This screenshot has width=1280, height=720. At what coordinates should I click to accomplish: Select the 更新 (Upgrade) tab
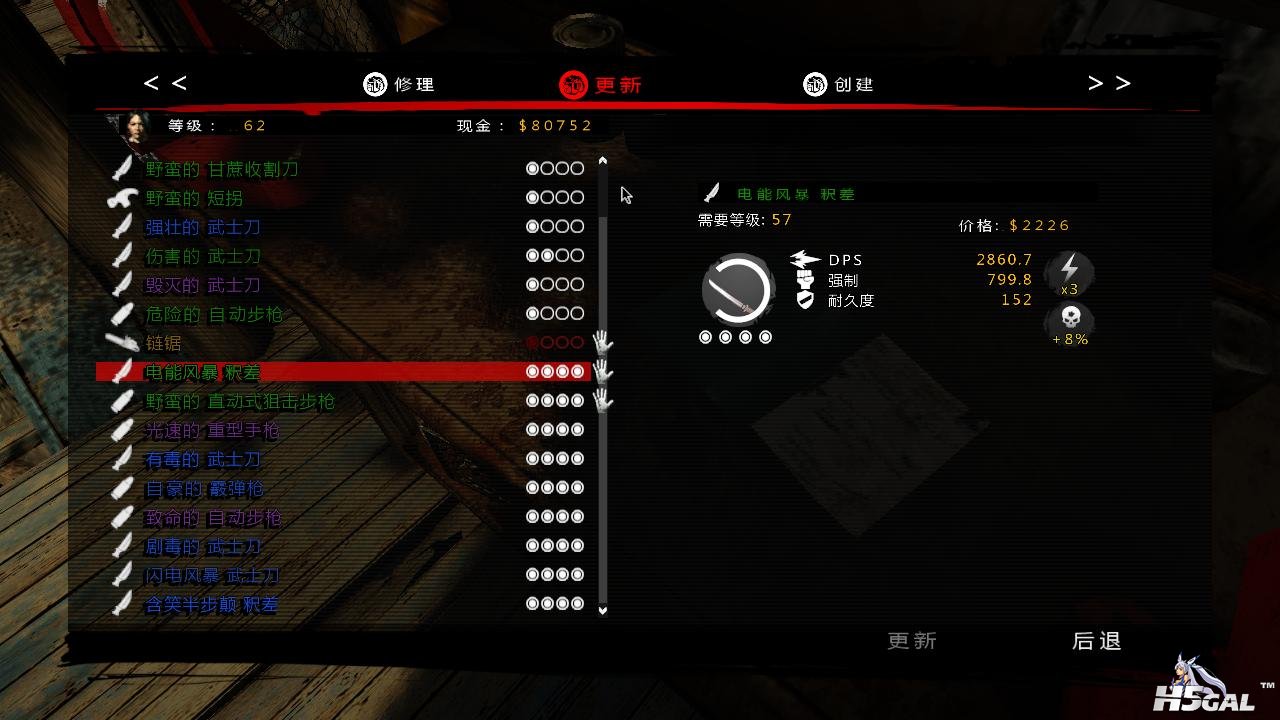click(x=601, y=85)
